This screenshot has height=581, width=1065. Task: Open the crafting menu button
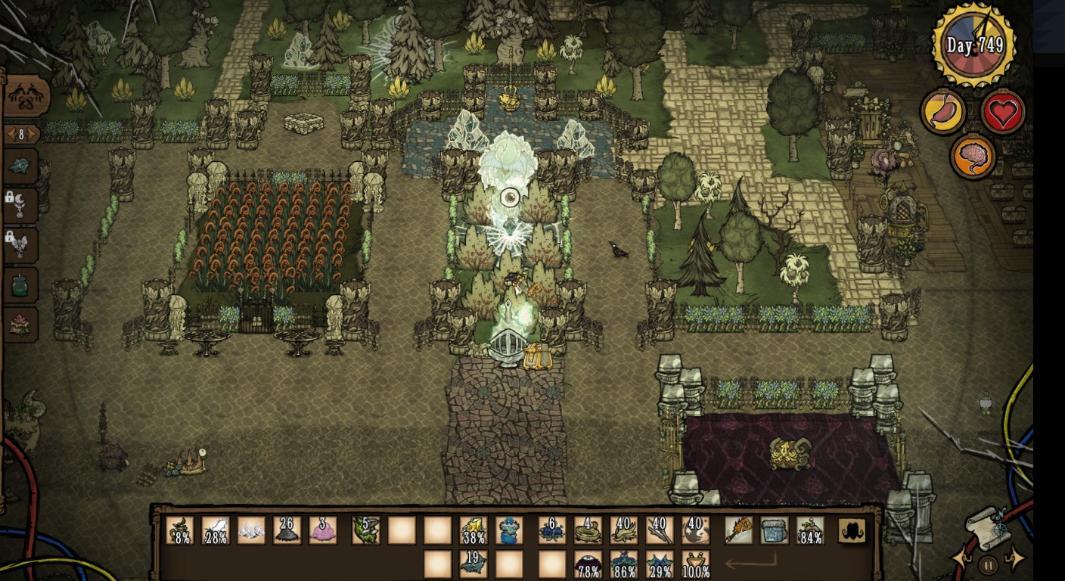point(27,96)
